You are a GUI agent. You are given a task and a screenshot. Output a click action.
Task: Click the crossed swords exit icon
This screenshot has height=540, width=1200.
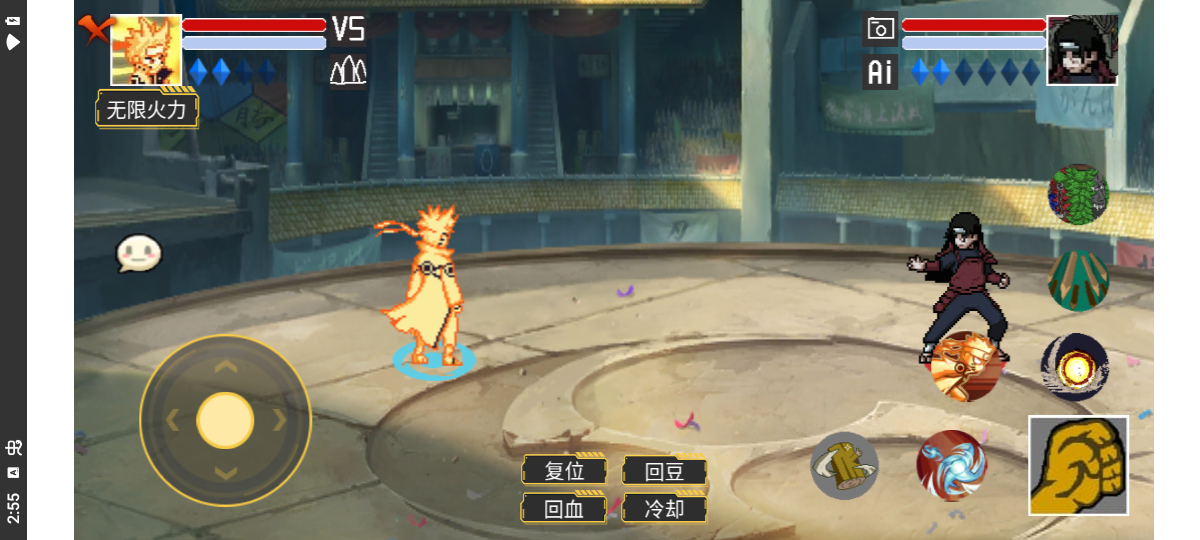click(x=93, y=30)
